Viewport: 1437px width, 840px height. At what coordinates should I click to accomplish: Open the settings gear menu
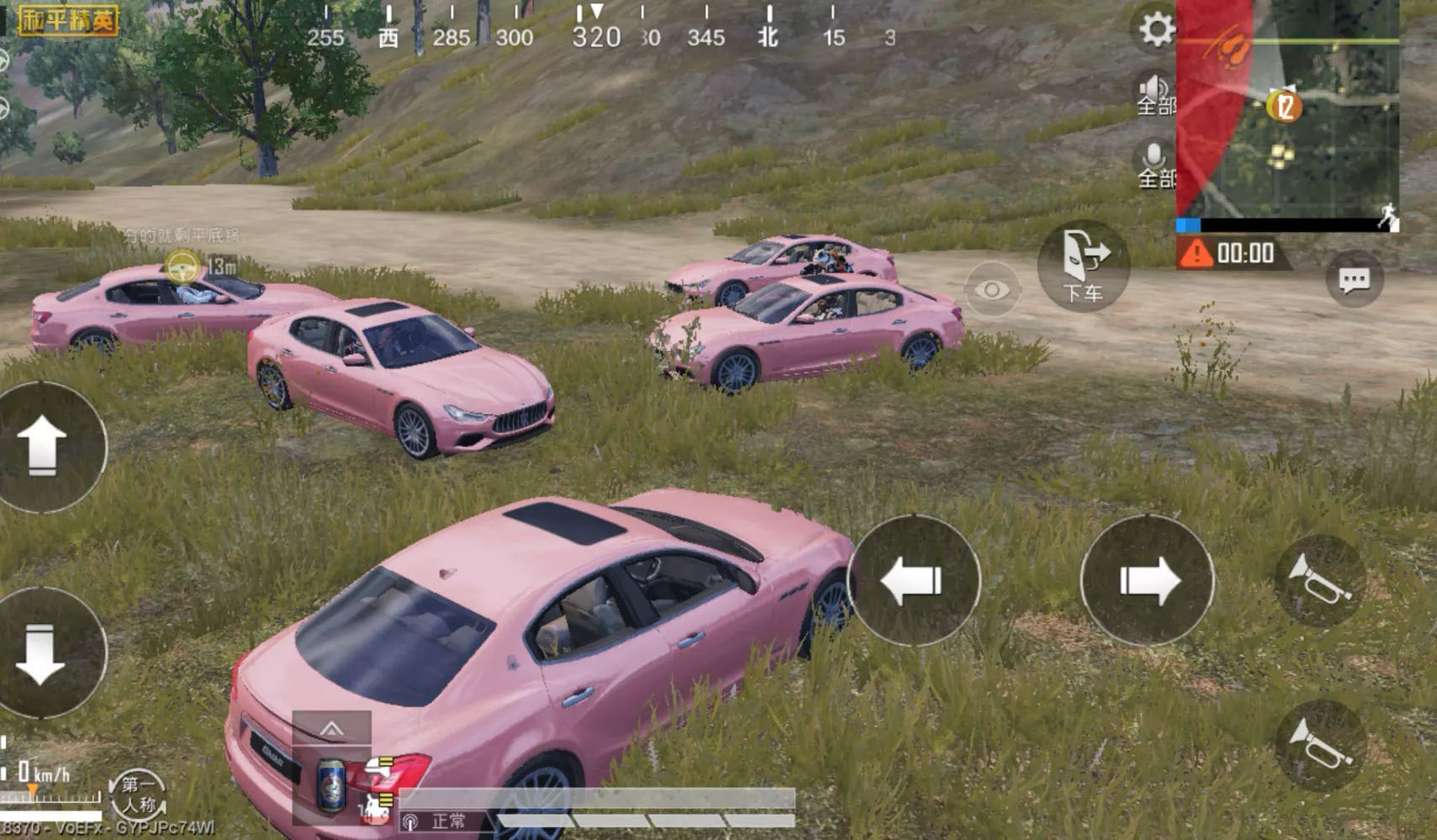coord(1156,30)
